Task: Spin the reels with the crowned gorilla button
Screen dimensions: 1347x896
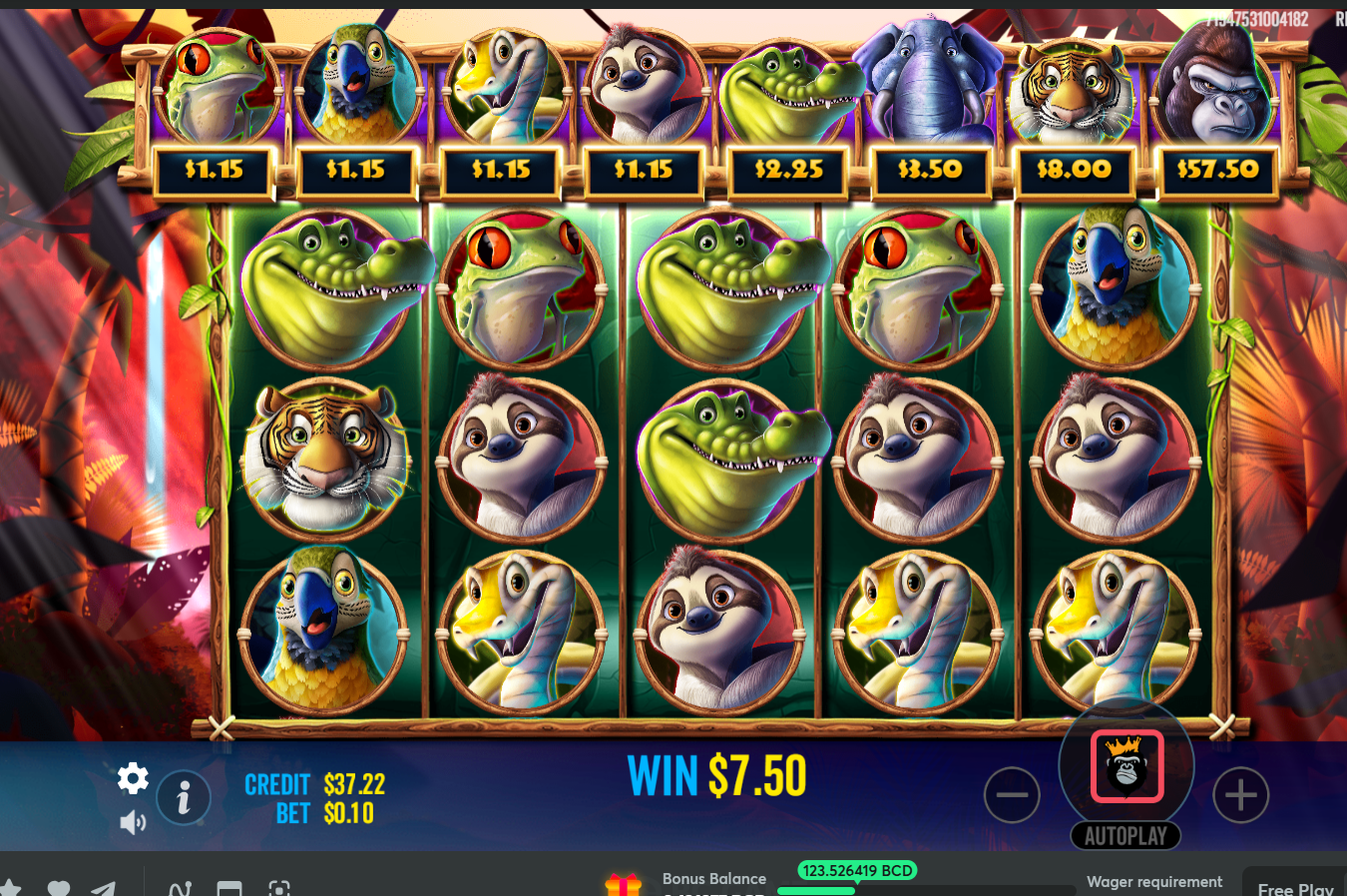Action: (1126, 766)
